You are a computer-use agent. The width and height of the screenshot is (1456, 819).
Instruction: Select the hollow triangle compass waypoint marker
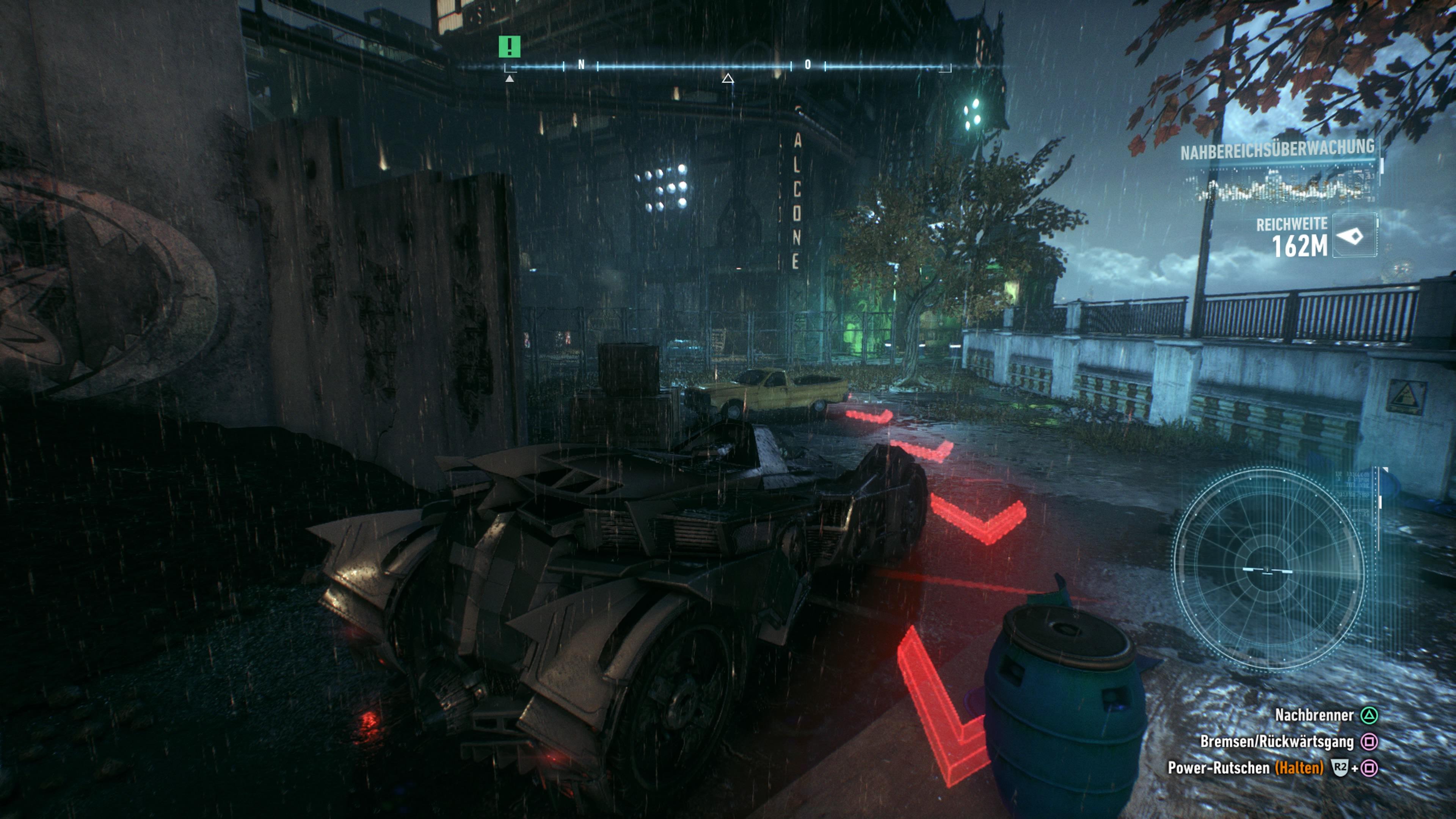(728, 78)
